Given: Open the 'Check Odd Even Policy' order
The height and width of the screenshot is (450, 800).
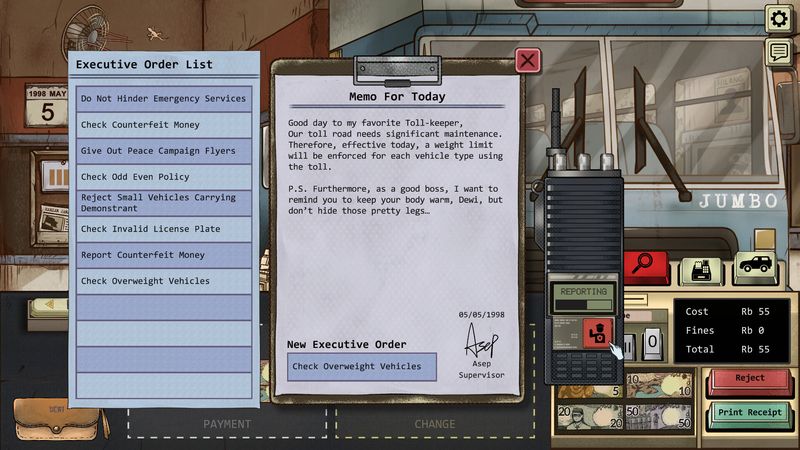Looking at the screenshot, I should (164, 177).
